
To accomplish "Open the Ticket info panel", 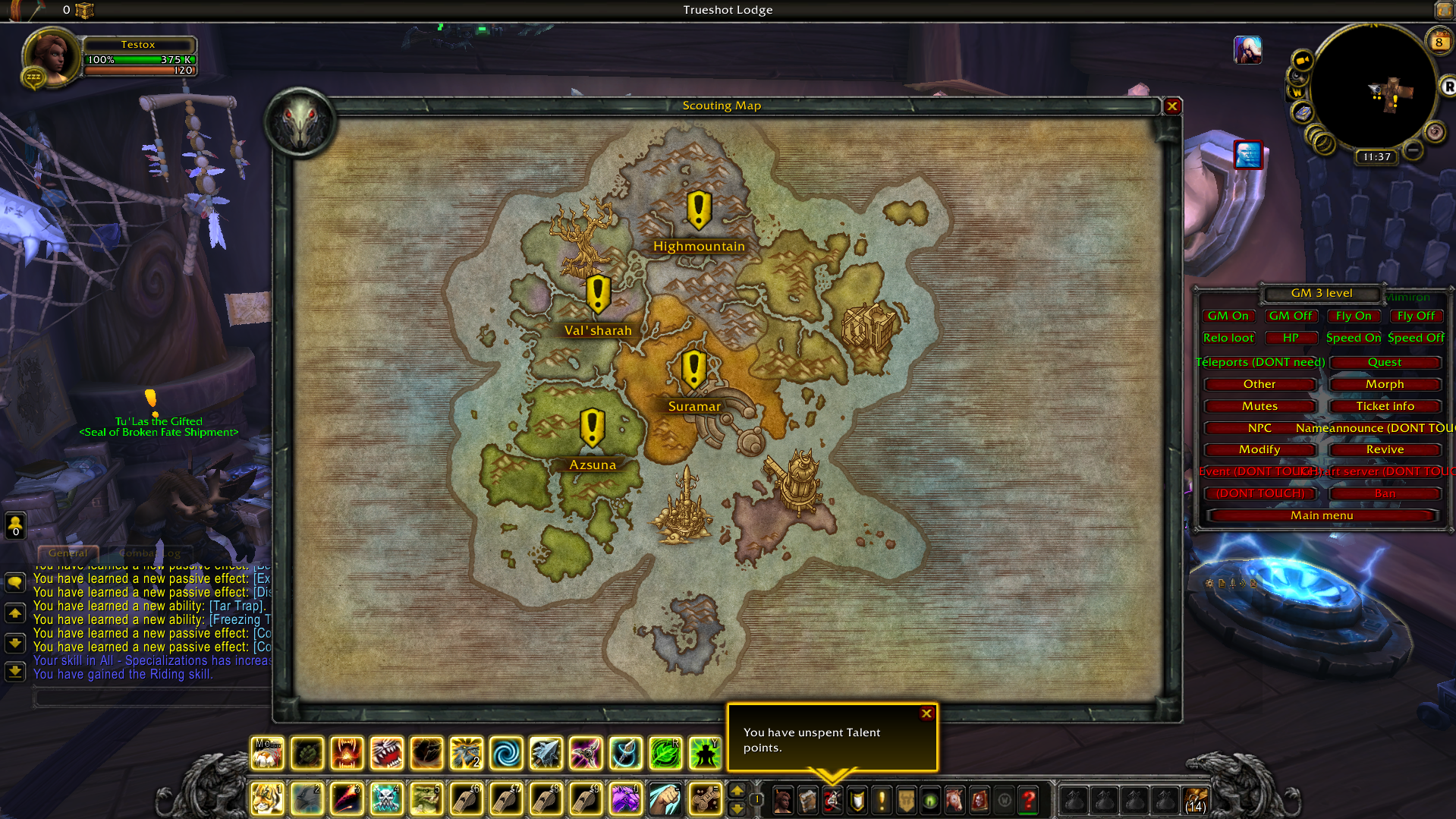I will click(1385, 406).
